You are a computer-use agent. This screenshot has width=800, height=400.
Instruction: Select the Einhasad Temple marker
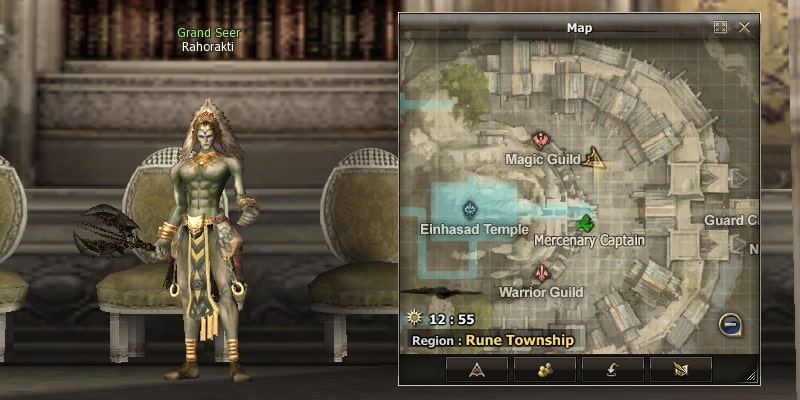tap(471, 210)
